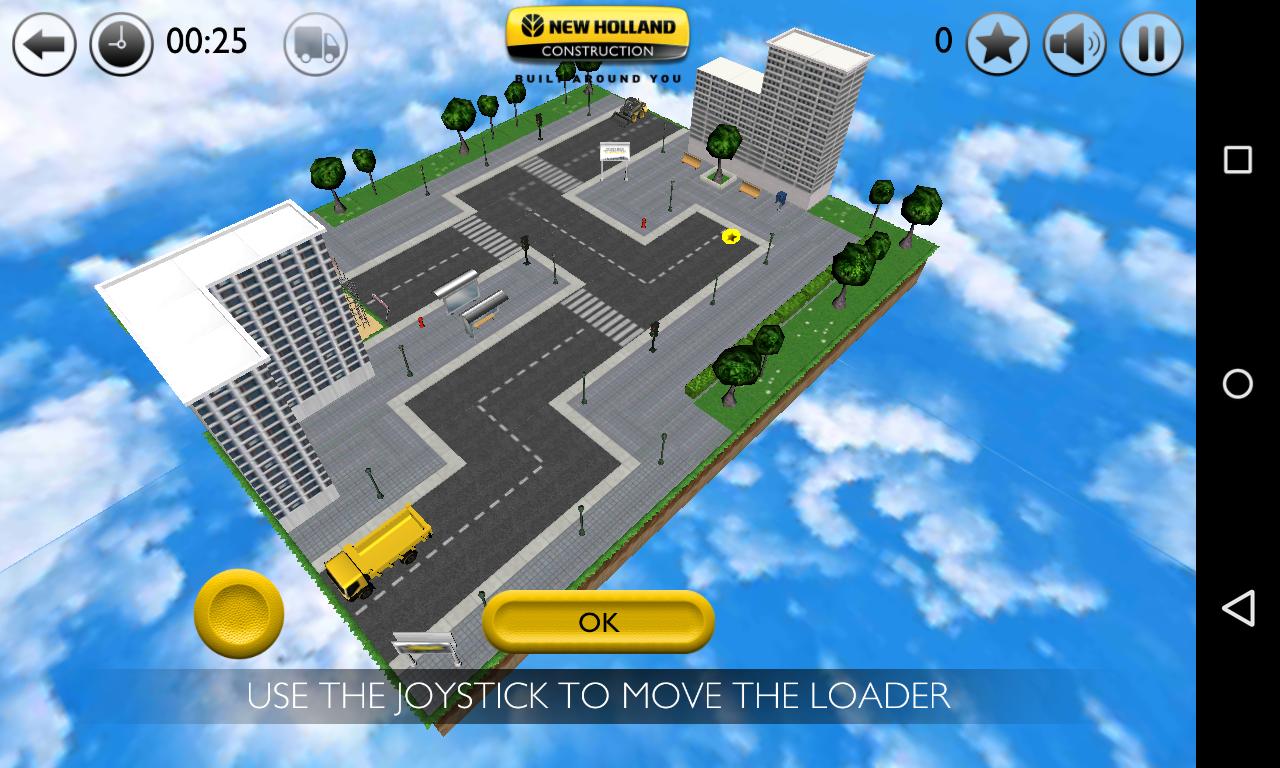
Task: Tap the Android recent apps button
Action: [1237, 158]
